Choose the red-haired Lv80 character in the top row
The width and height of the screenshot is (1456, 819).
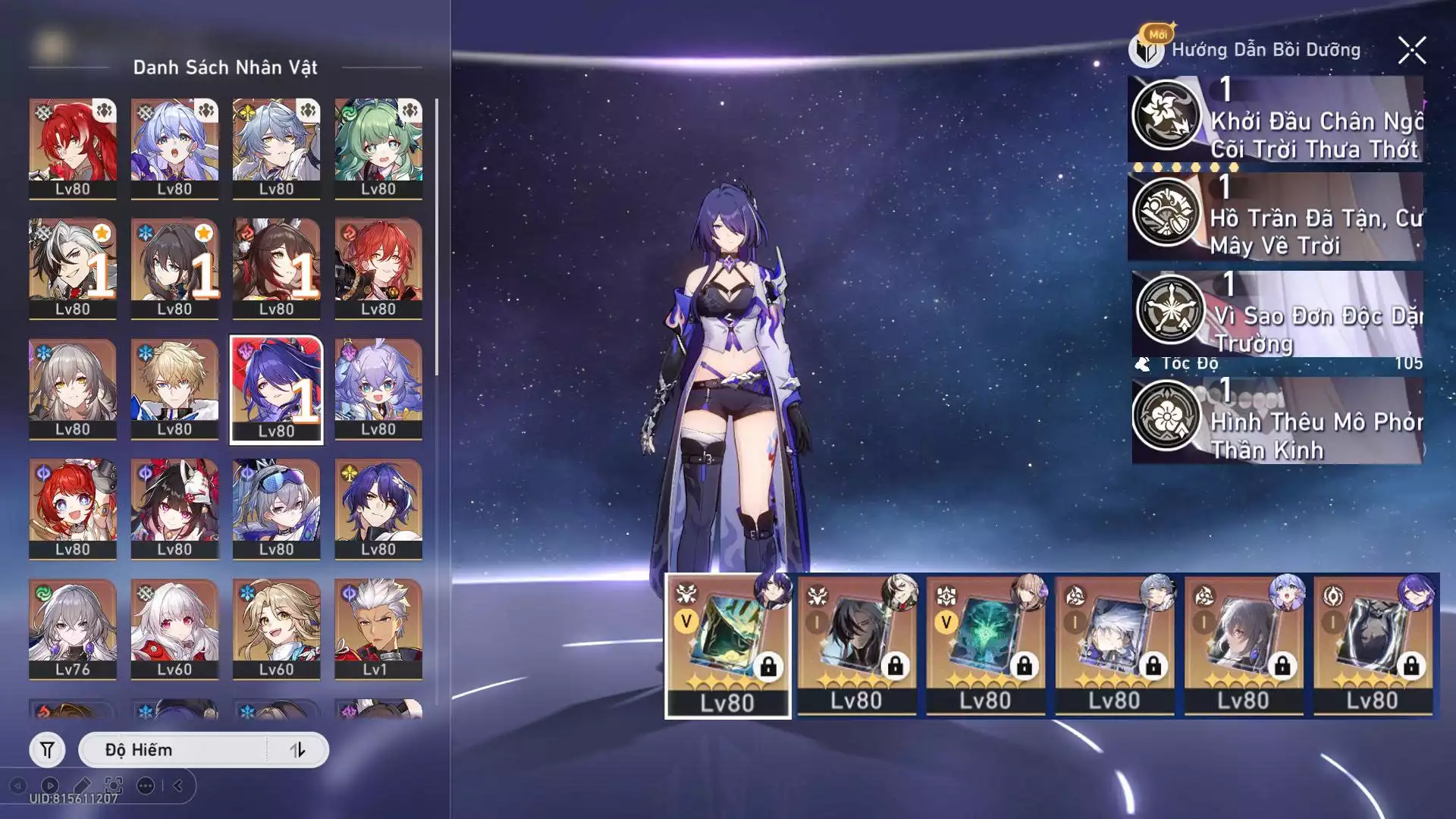[73, 148]
